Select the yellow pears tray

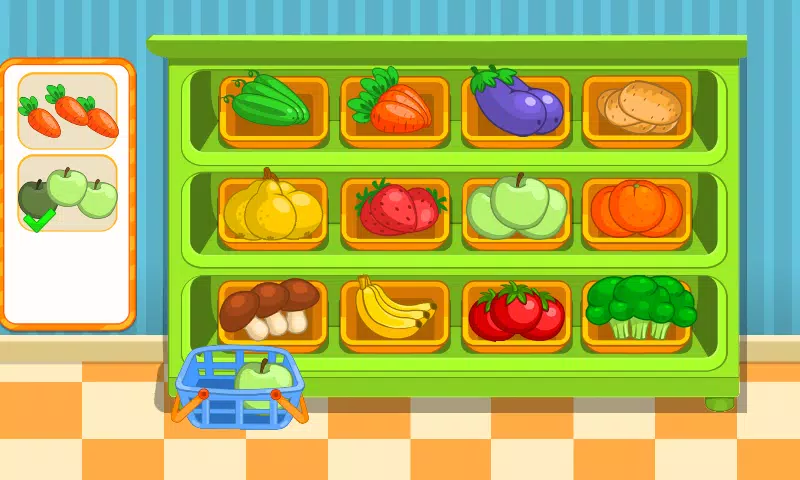[x=273, y=208]
